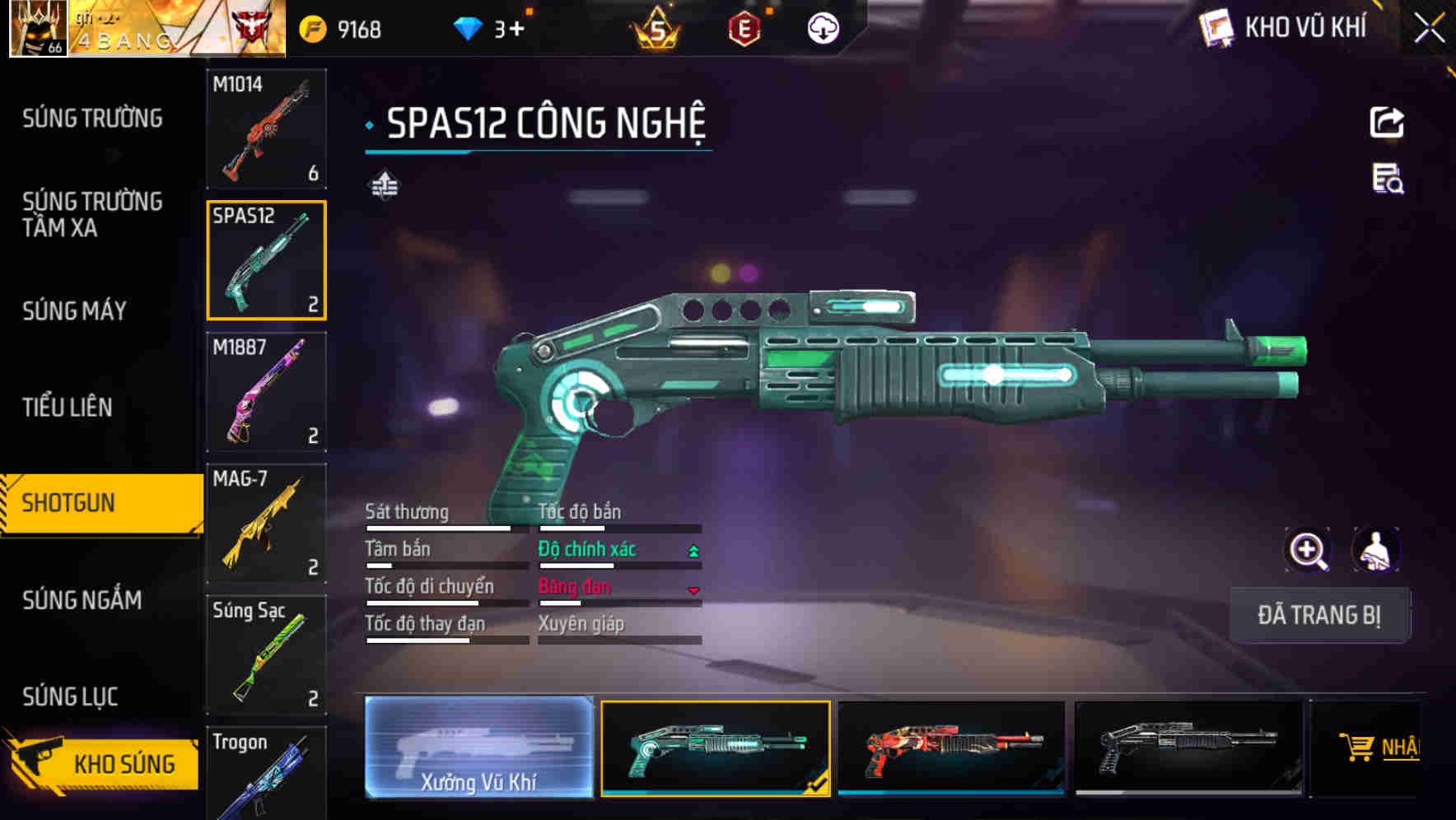Close the weapon vault screen
The image size is (1456, 820).
coord(1429,29)
